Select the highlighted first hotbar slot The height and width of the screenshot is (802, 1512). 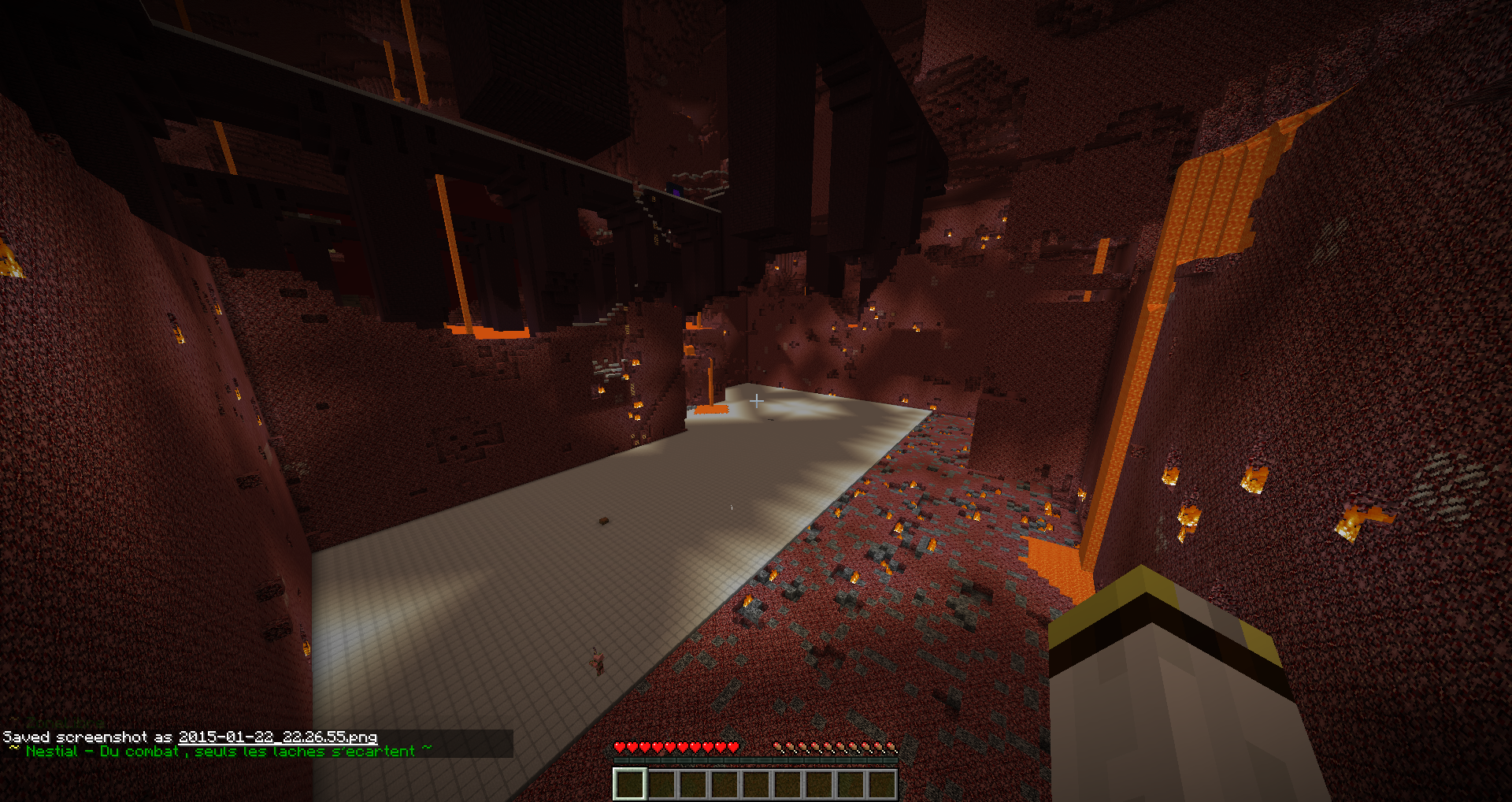630,784
